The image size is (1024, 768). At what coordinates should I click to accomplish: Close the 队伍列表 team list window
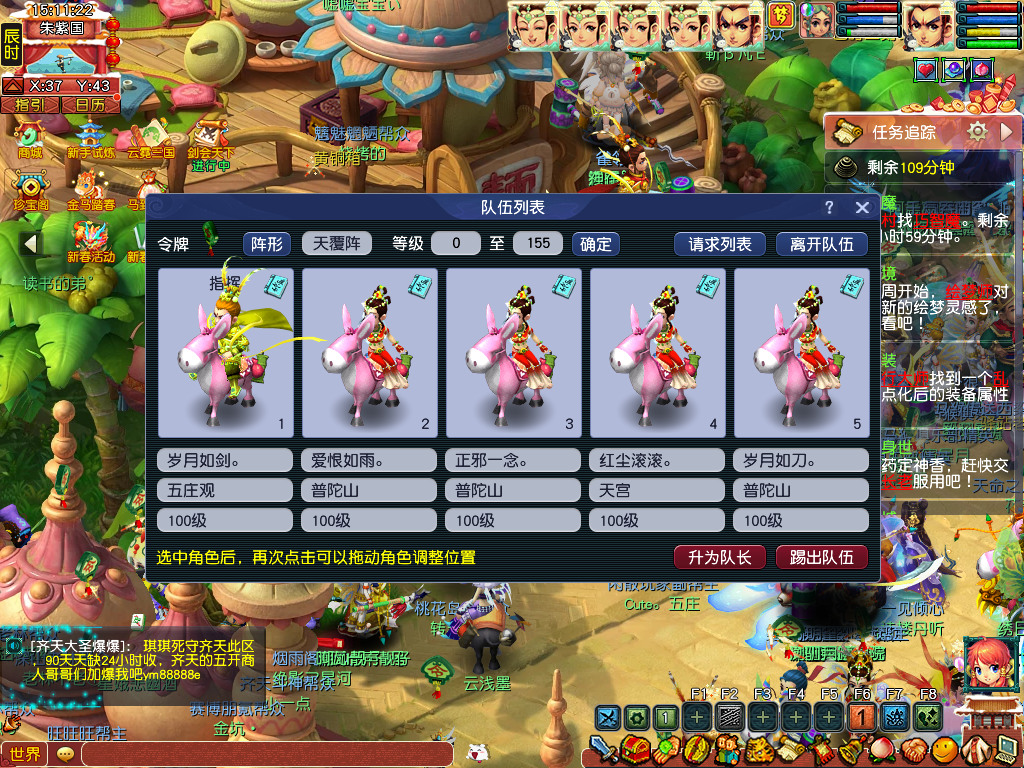(x=862, y=207)
